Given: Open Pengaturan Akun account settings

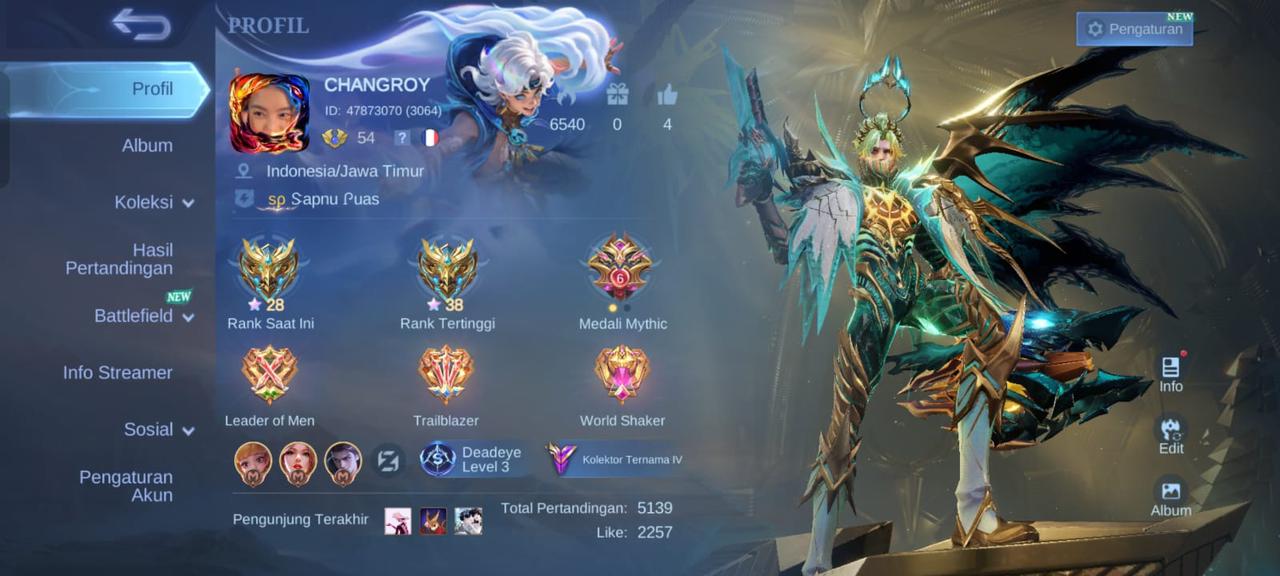Looking at the screenshot, I should [126, 486].
